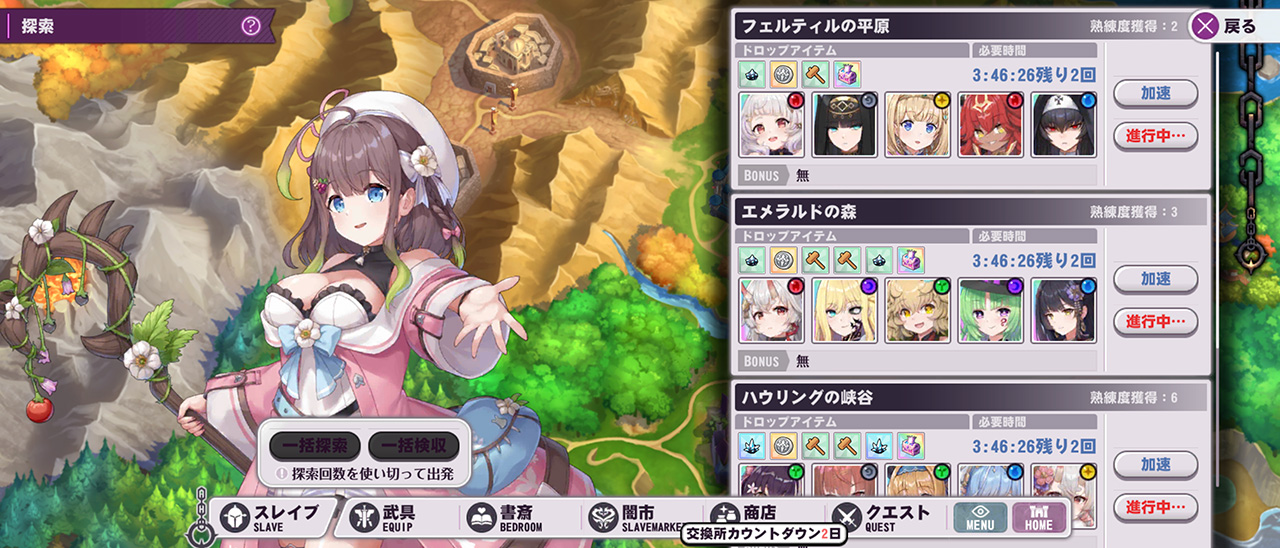Speed up エメラルドの森 with 加速

(x=1155, y=279)
